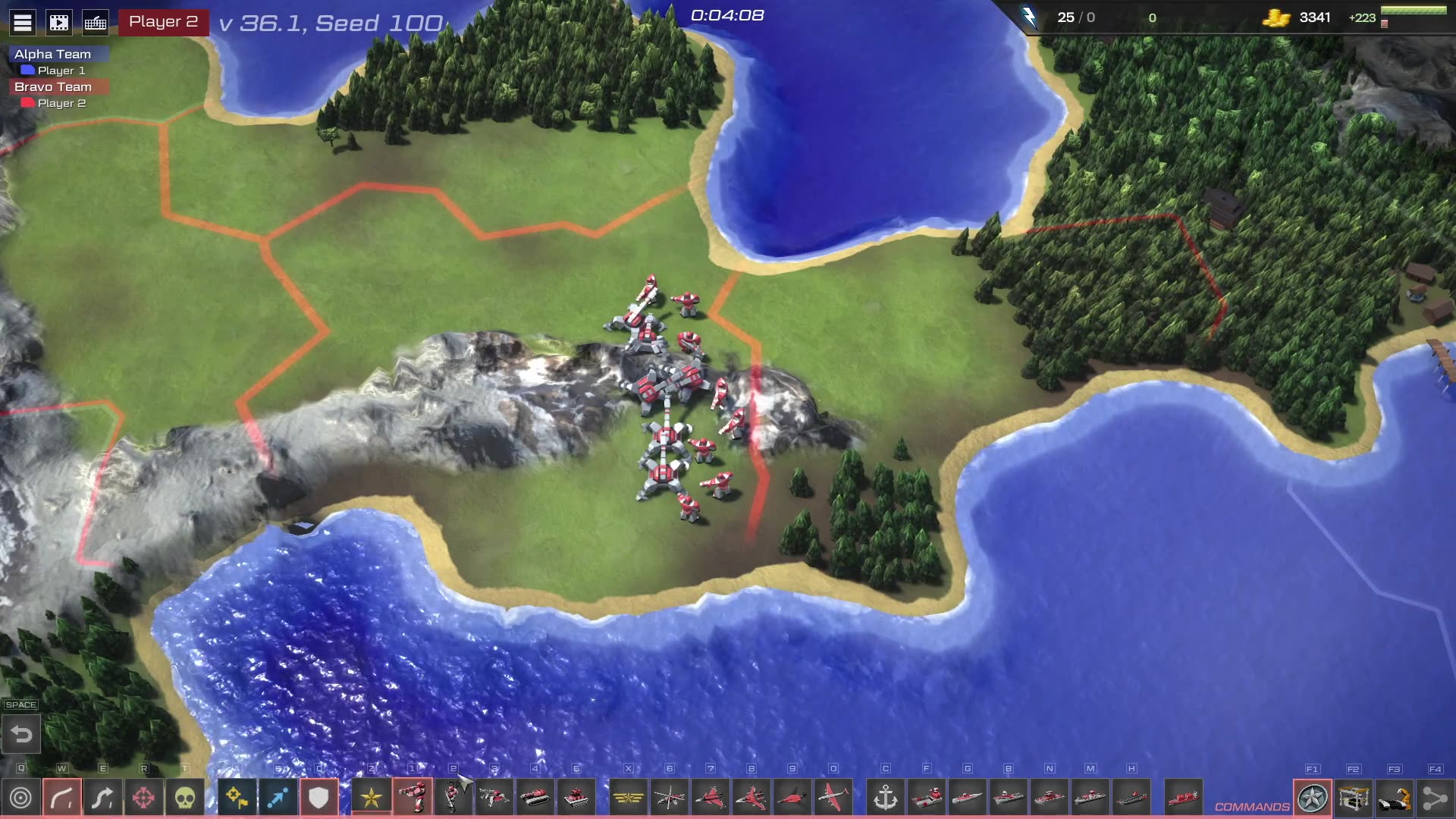Viewport: 1456px width, 819px height.
Task: Select the skull kill command
Action: pyautogui.click(x=185, y=798)
